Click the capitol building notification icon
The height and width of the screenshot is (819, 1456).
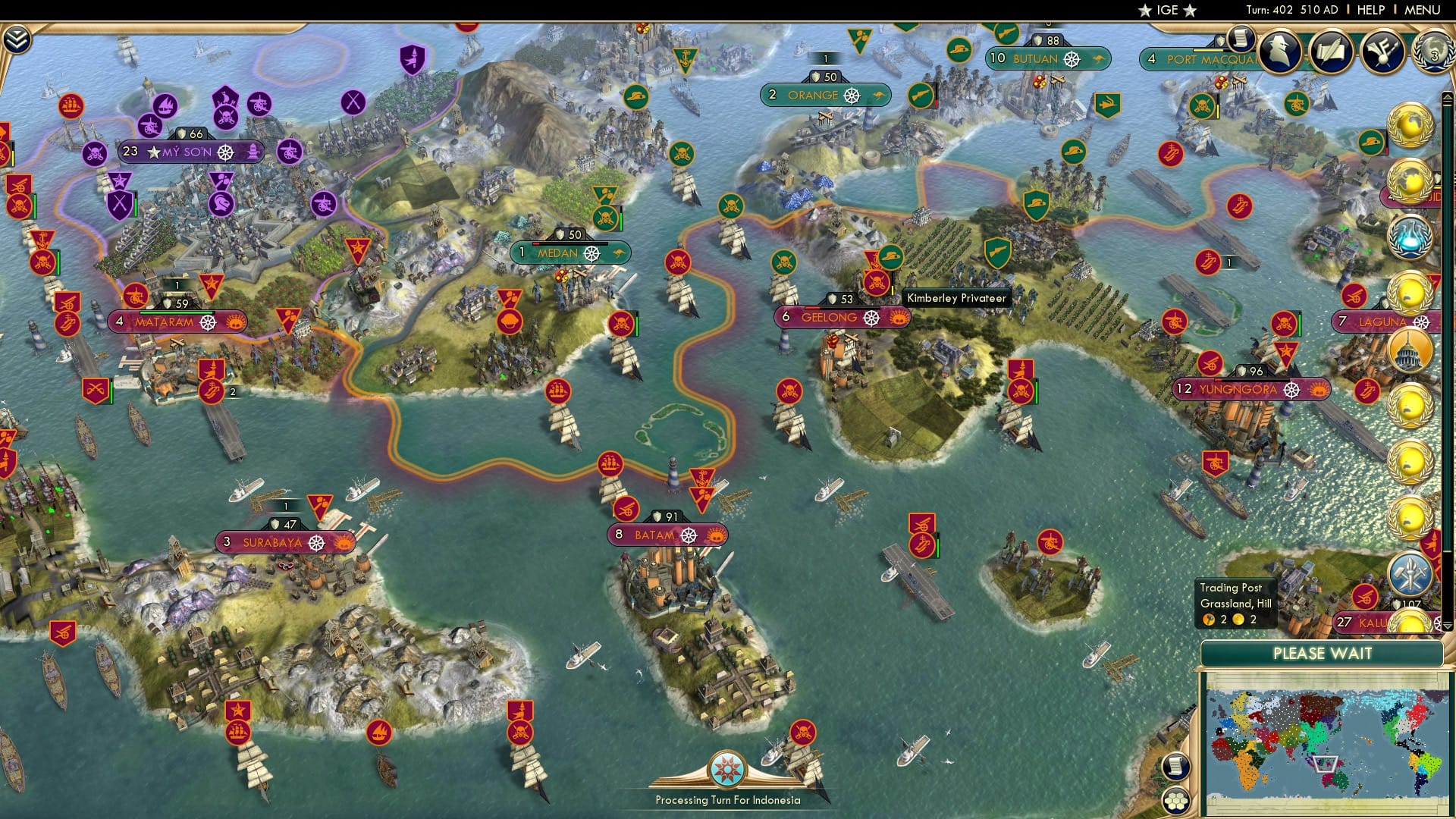tap(1409, 350)
